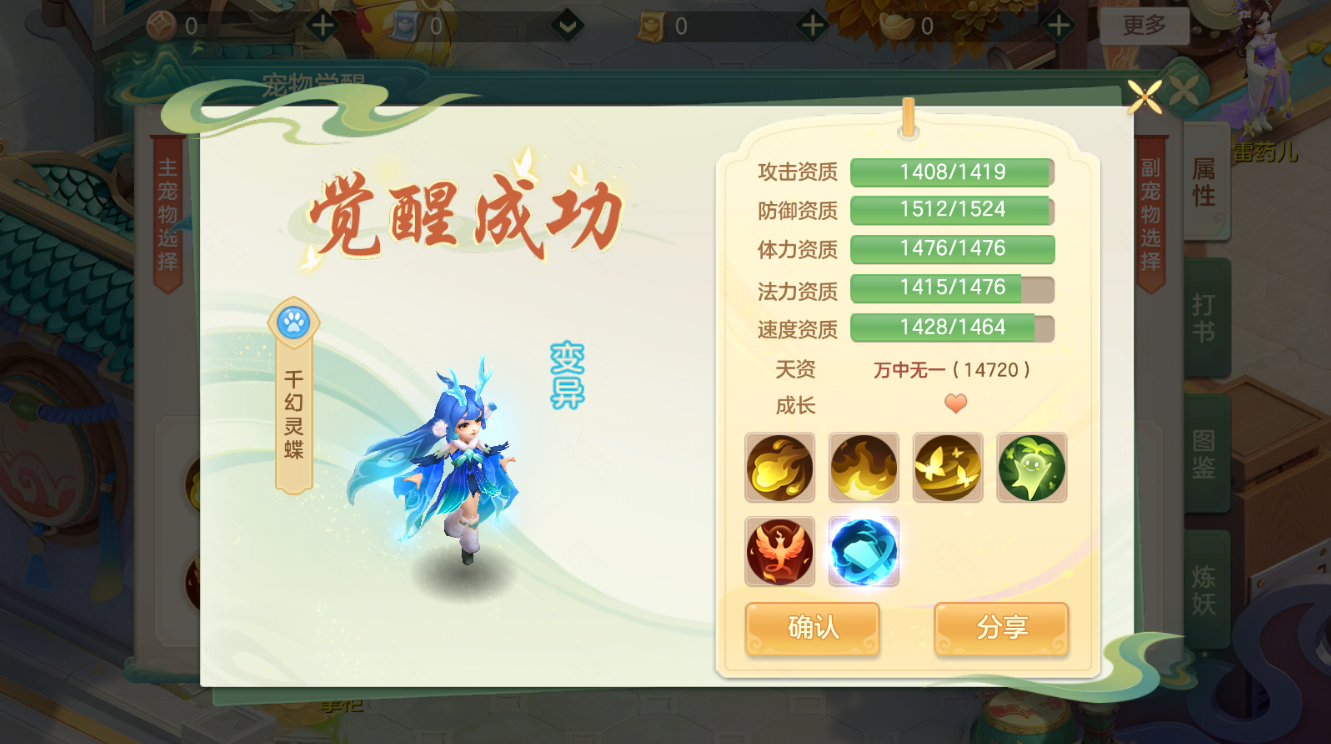Select the golden flame skill icon
Screen dimensions: 1331x744
click(x=779, y=467)
